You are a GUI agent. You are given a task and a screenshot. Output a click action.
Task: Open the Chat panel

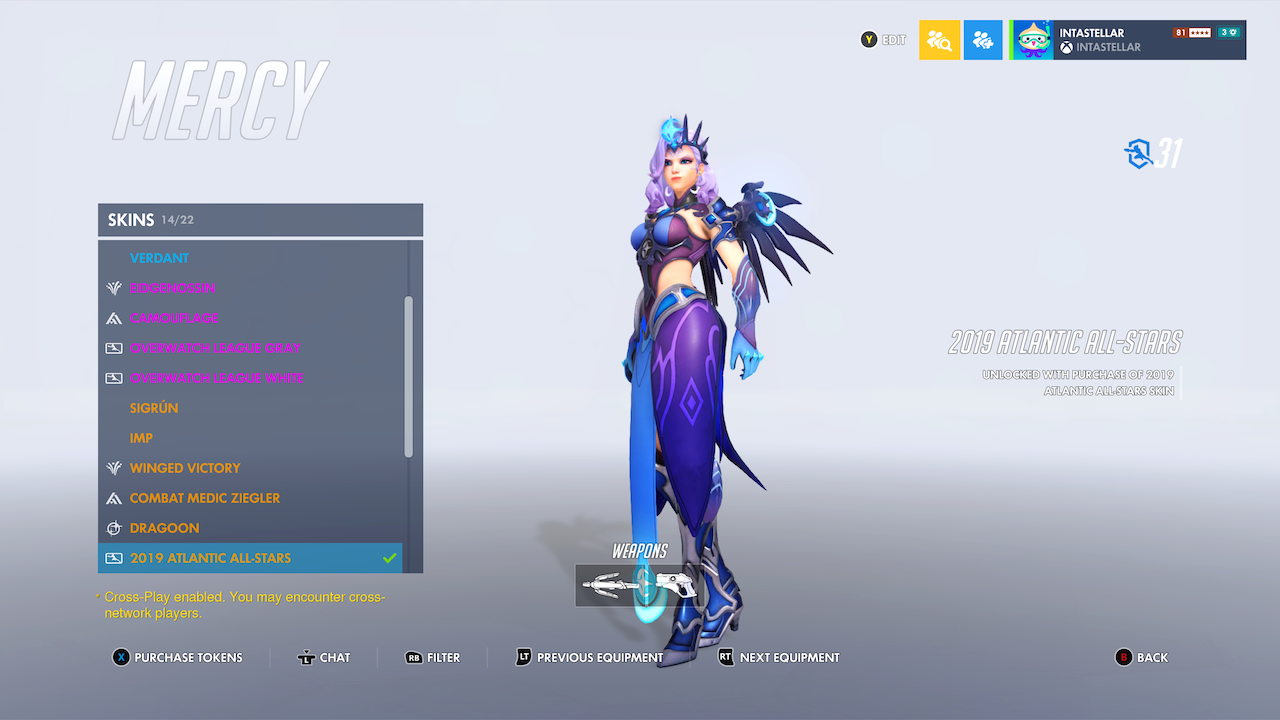[324, 657]
